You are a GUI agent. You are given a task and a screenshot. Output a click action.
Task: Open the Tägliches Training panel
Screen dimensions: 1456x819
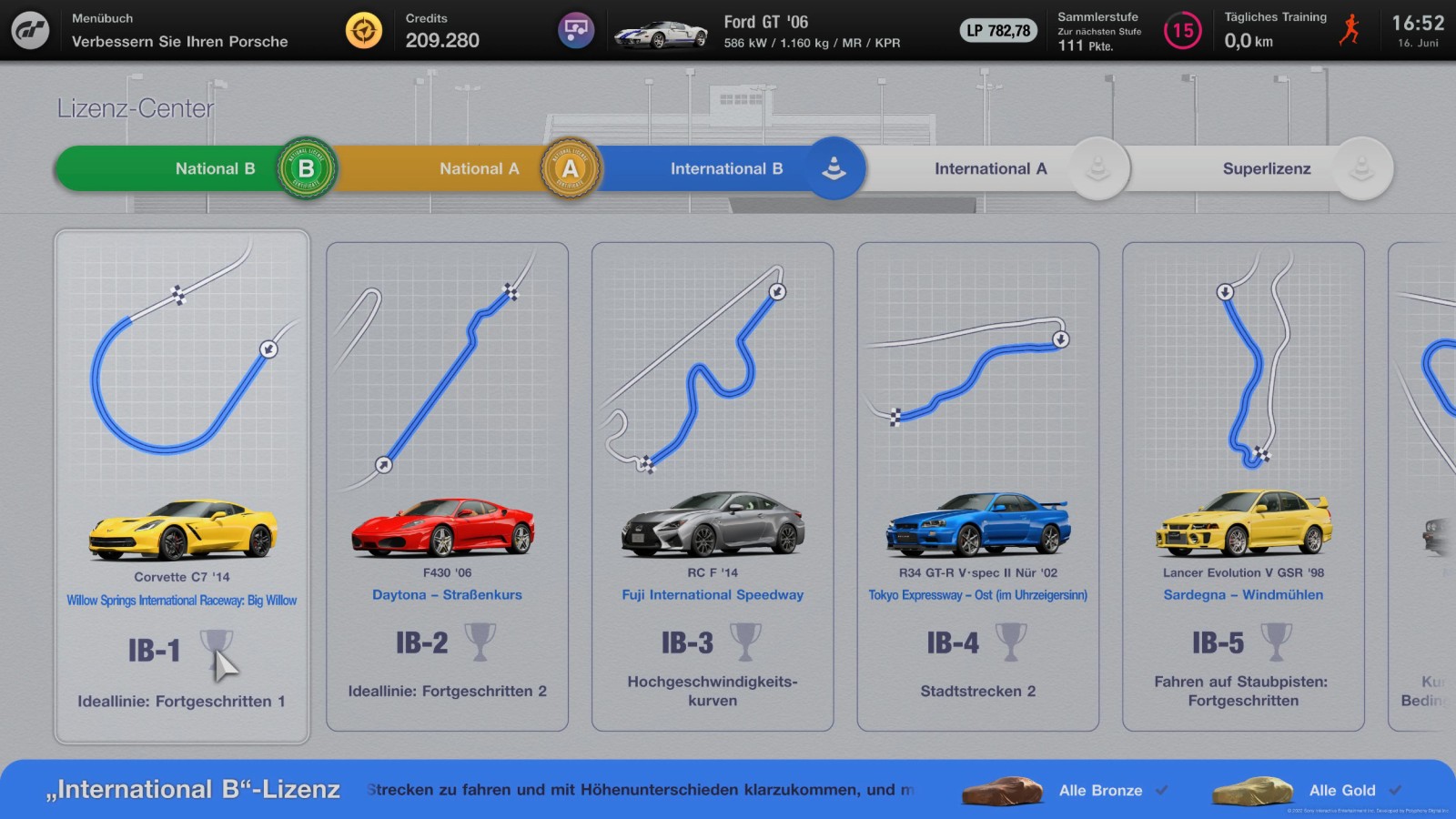(1292, 31)
